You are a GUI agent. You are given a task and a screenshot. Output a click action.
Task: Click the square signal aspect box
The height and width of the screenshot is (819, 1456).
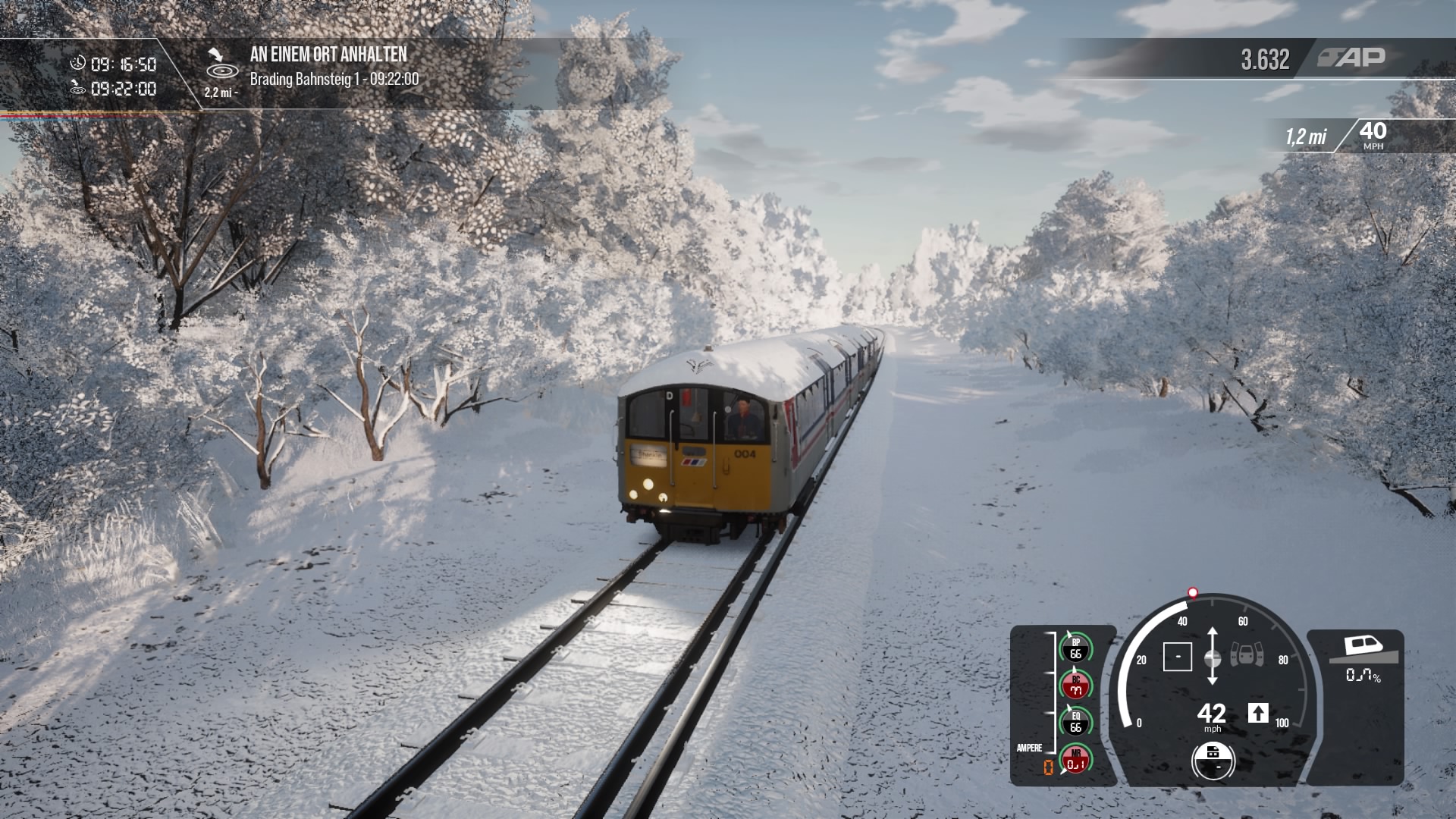point(1177,657)
